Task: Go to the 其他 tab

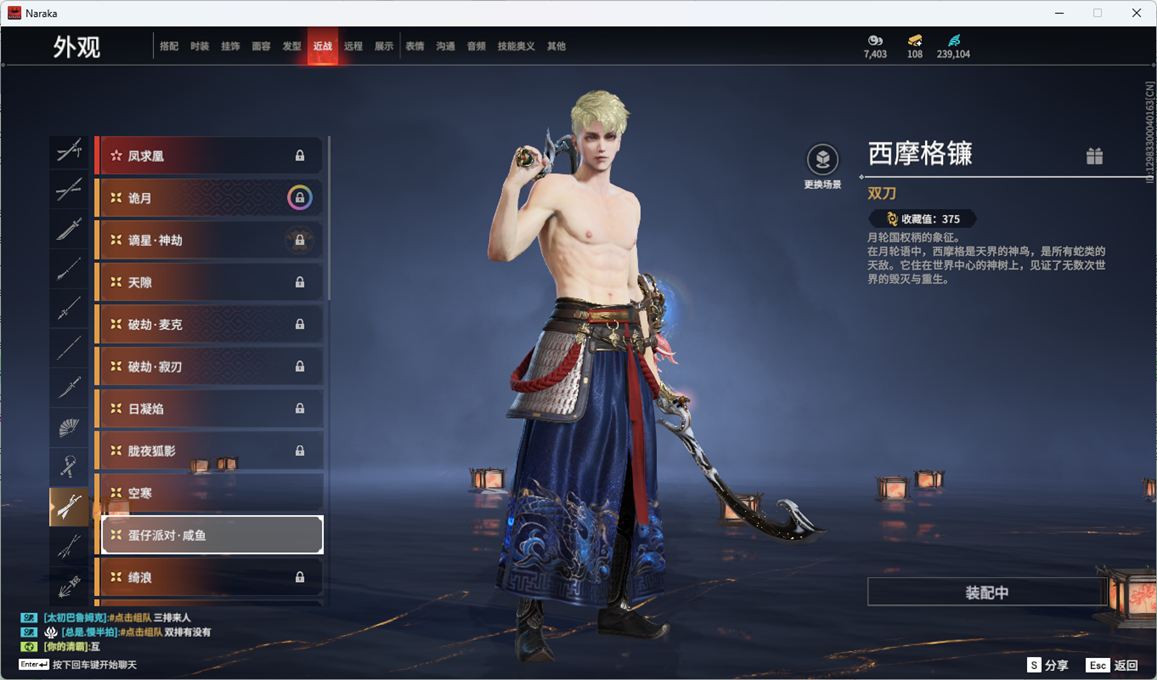Action: click(x=556, y=46)
